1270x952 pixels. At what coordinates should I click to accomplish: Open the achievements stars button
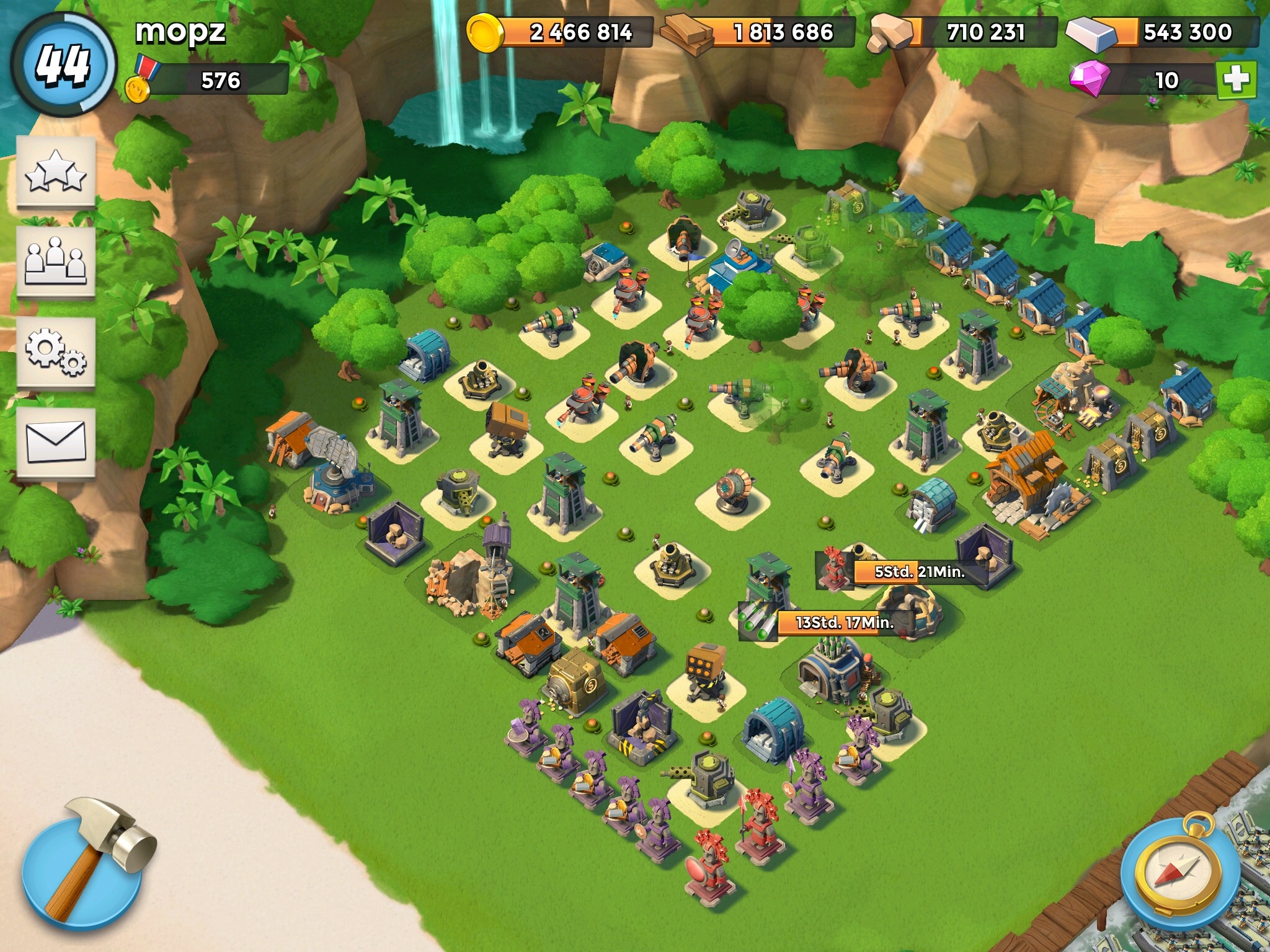point(56,172)
